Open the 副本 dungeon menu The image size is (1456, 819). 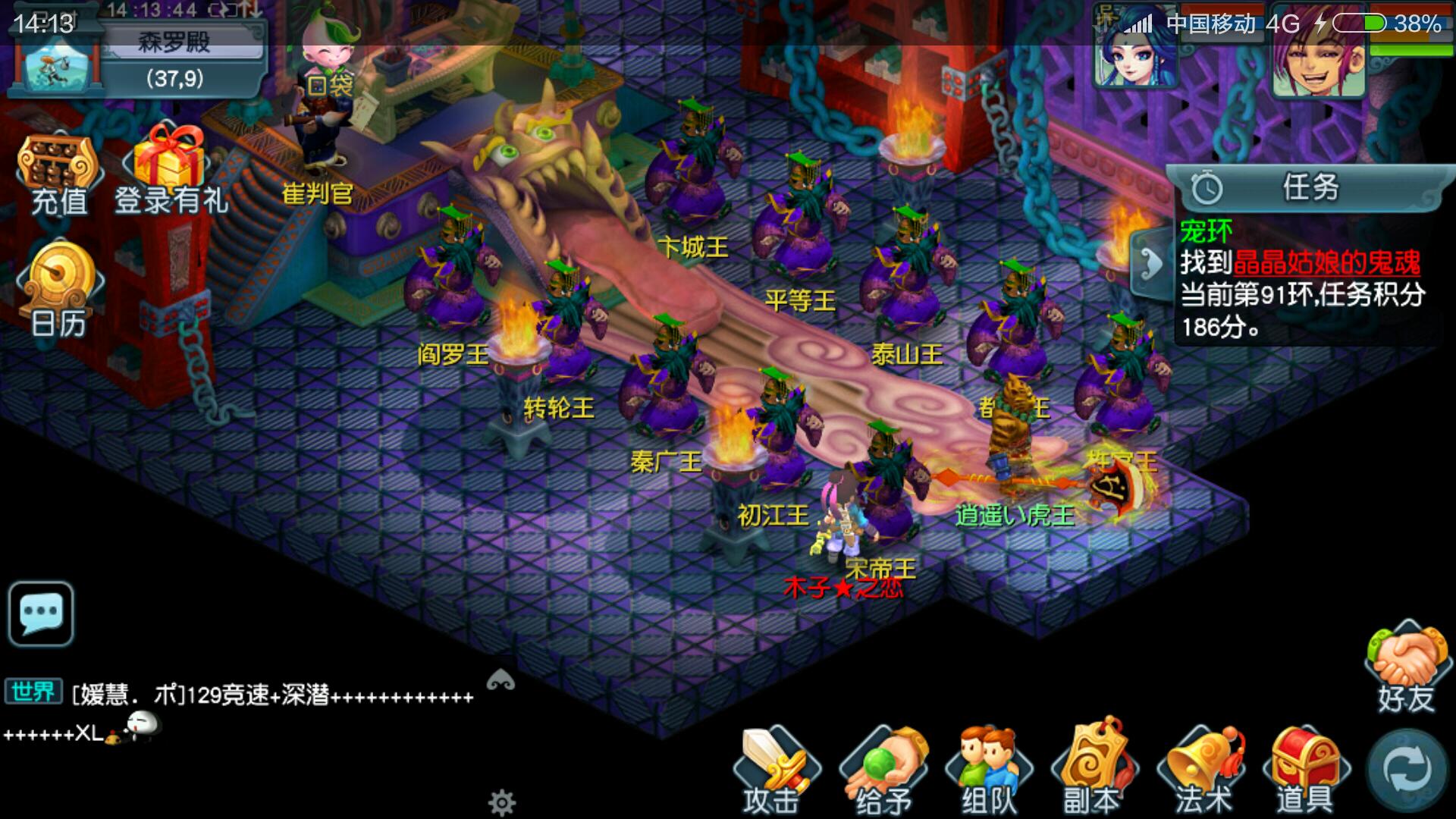[x=1094, y=770]
